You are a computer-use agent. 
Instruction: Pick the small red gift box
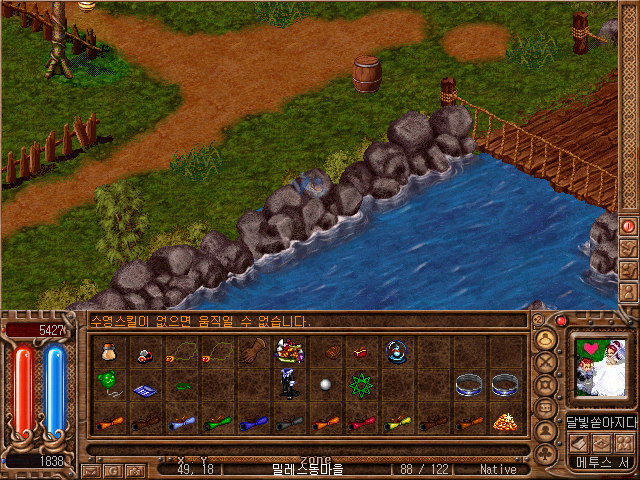[x=360, y=352]
